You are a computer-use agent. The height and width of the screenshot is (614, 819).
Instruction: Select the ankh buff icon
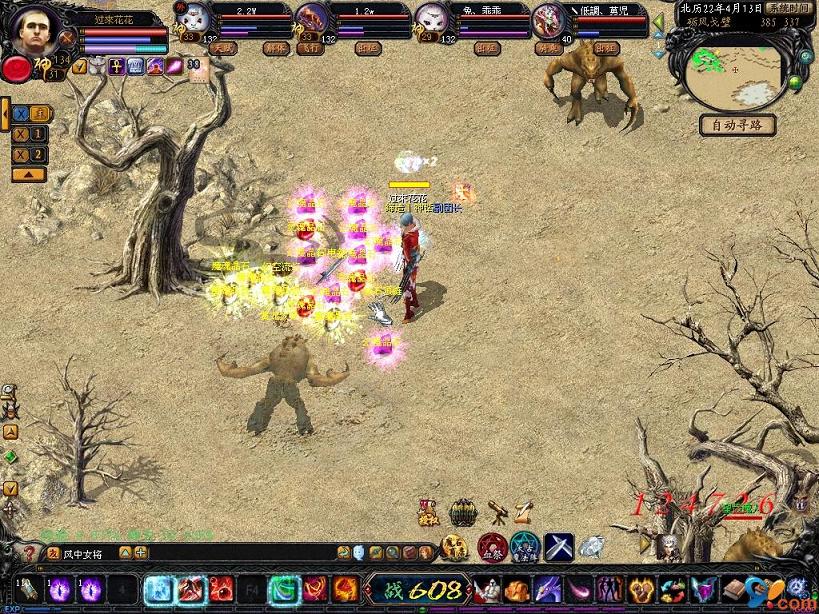coord(116,67)
